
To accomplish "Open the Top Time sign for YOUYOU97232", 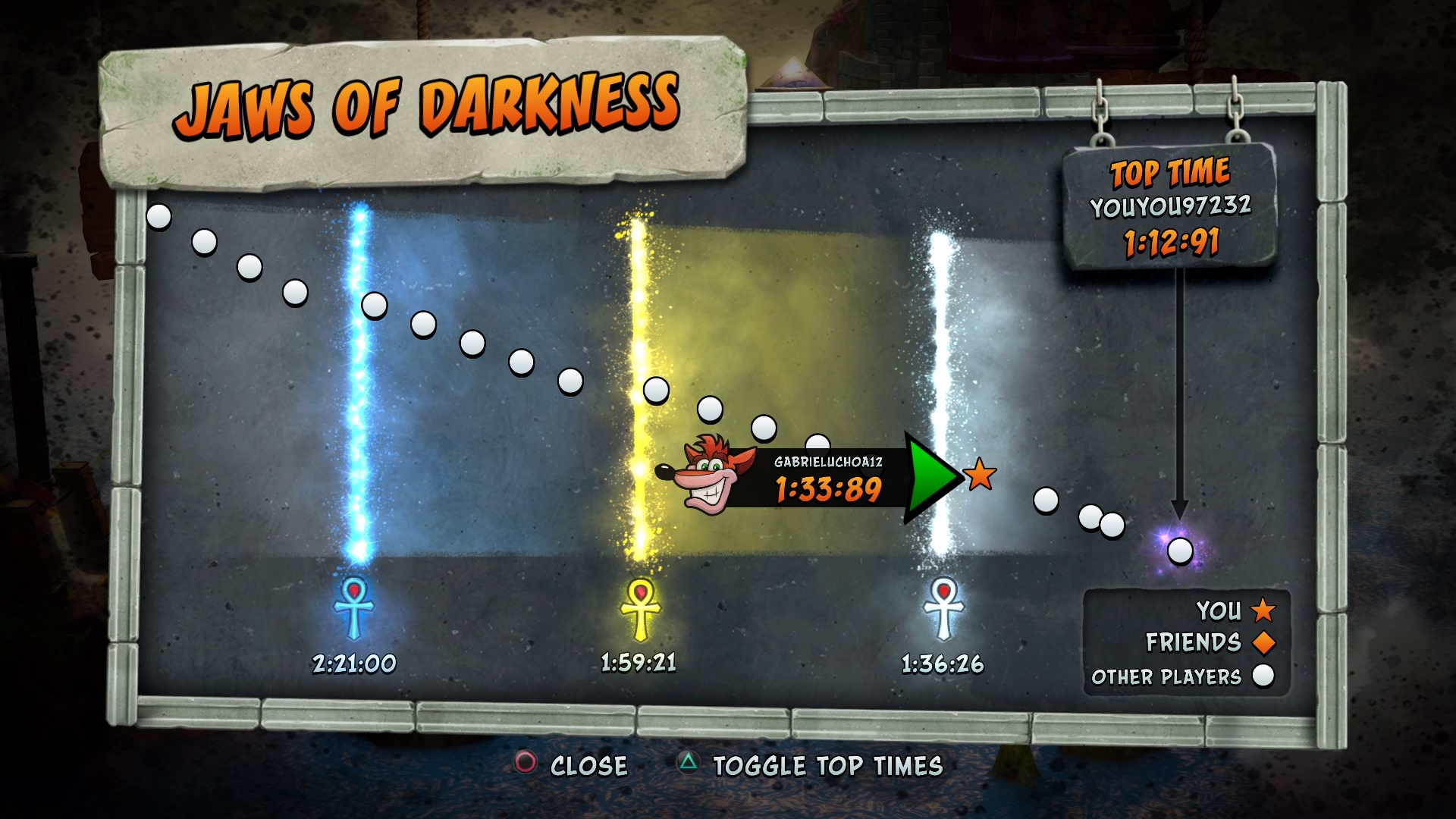I will pyautogui.click(x=1169, y=206).
